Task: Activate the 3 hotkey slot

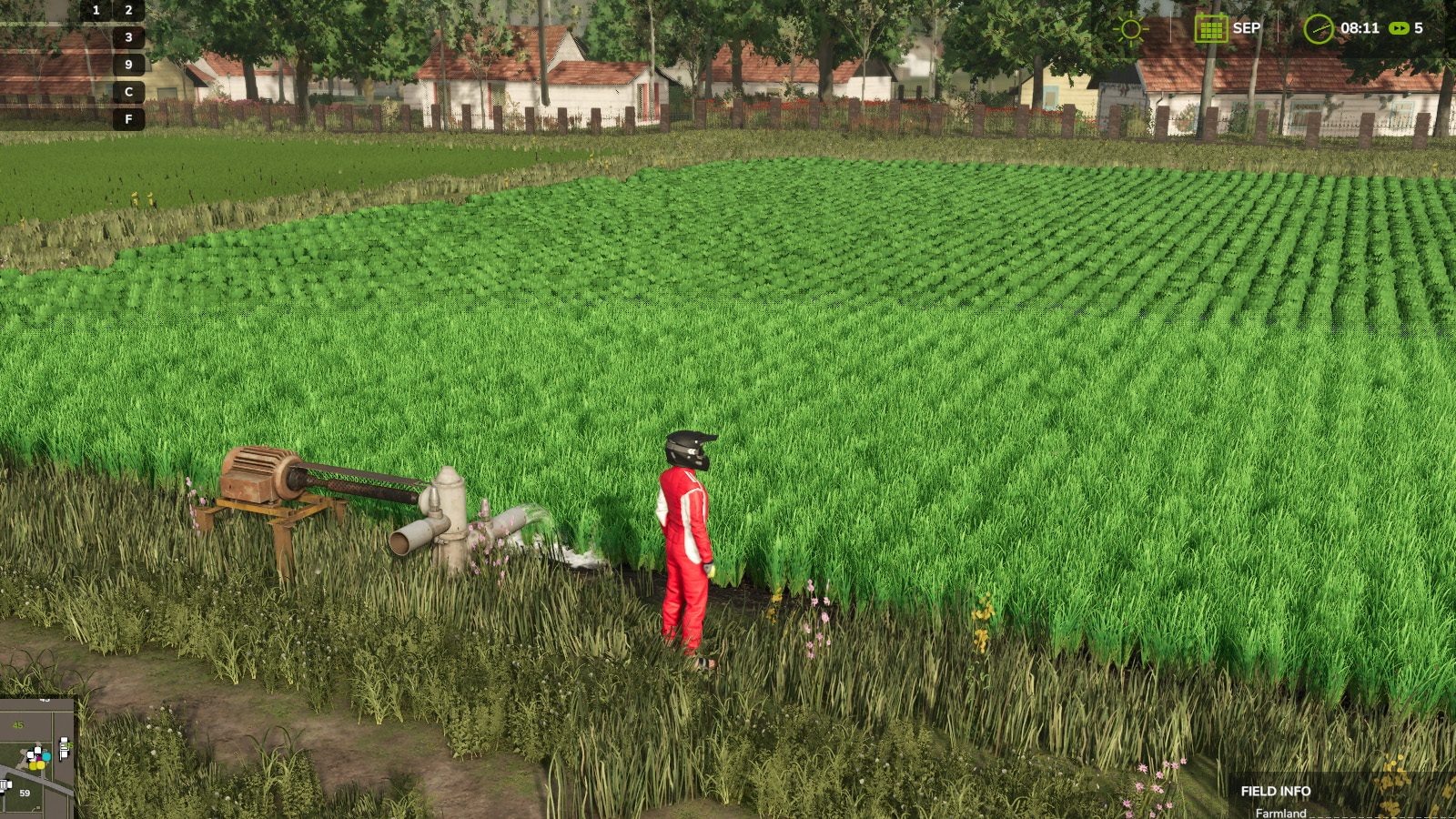Action: click(130, 37)
